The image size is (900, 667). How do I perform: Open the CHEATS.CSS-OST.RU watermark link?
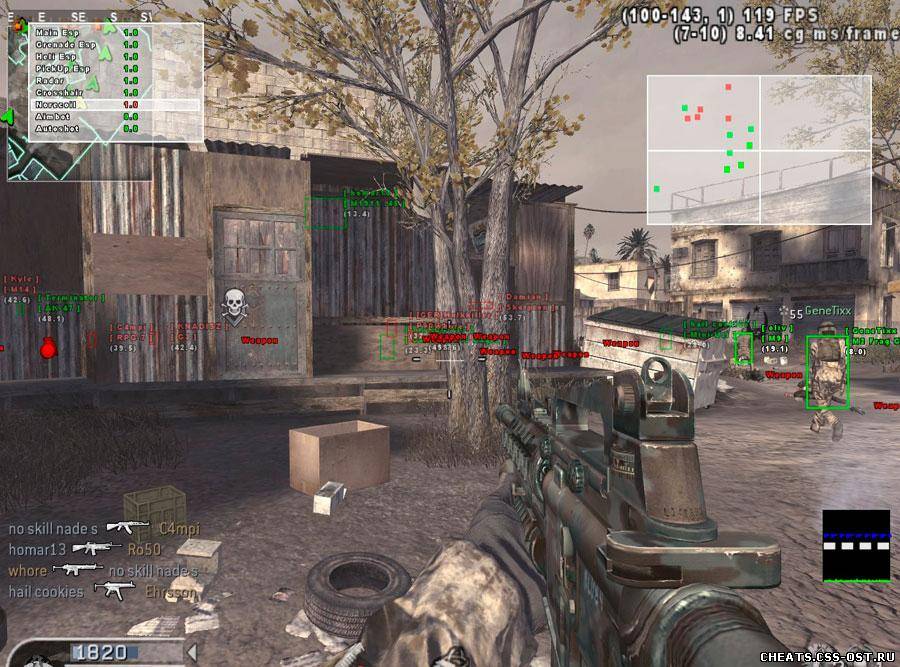tap(826, 657)
